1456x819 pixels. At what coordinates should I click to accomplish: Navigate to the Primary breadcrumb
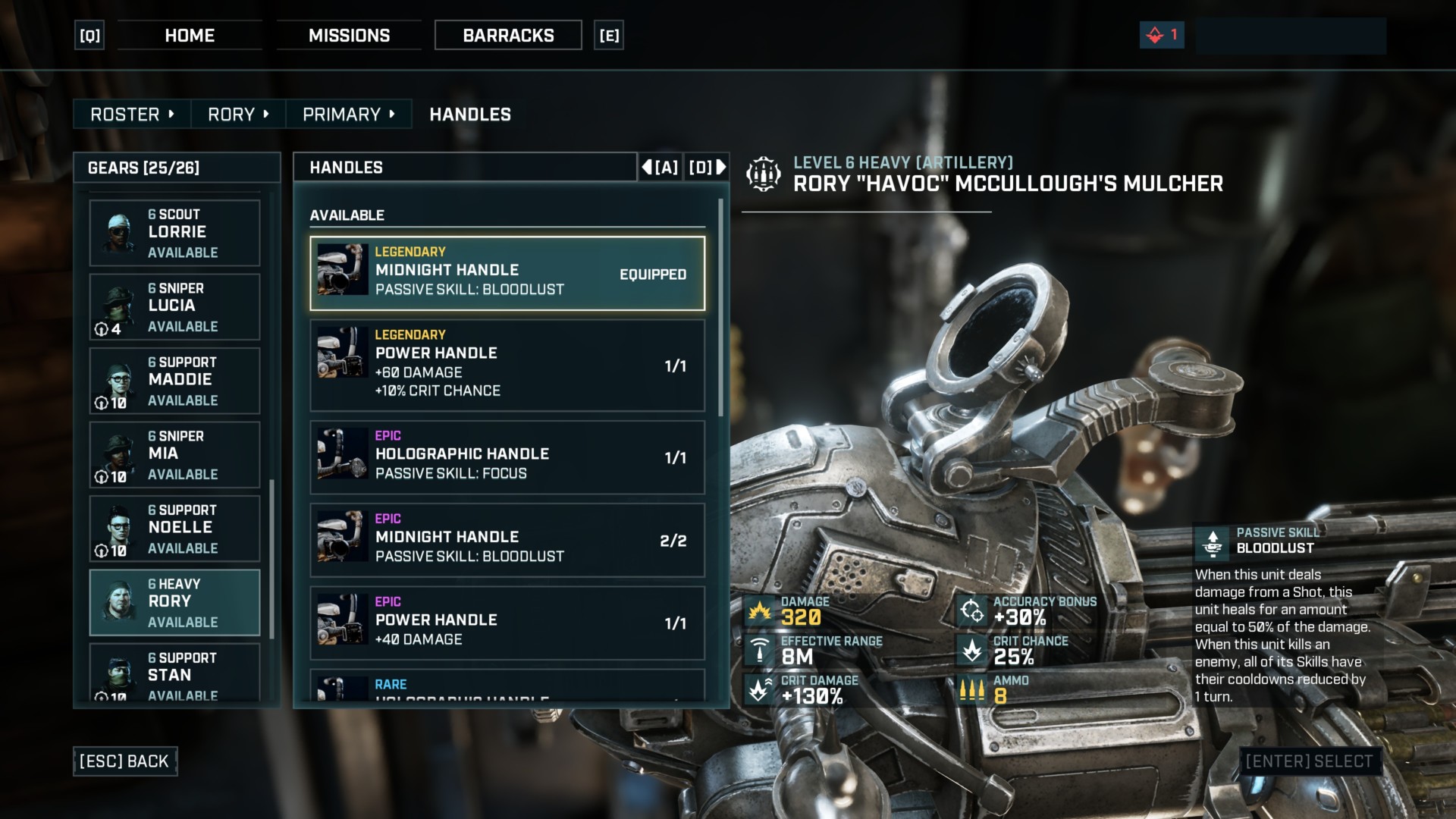348,115
